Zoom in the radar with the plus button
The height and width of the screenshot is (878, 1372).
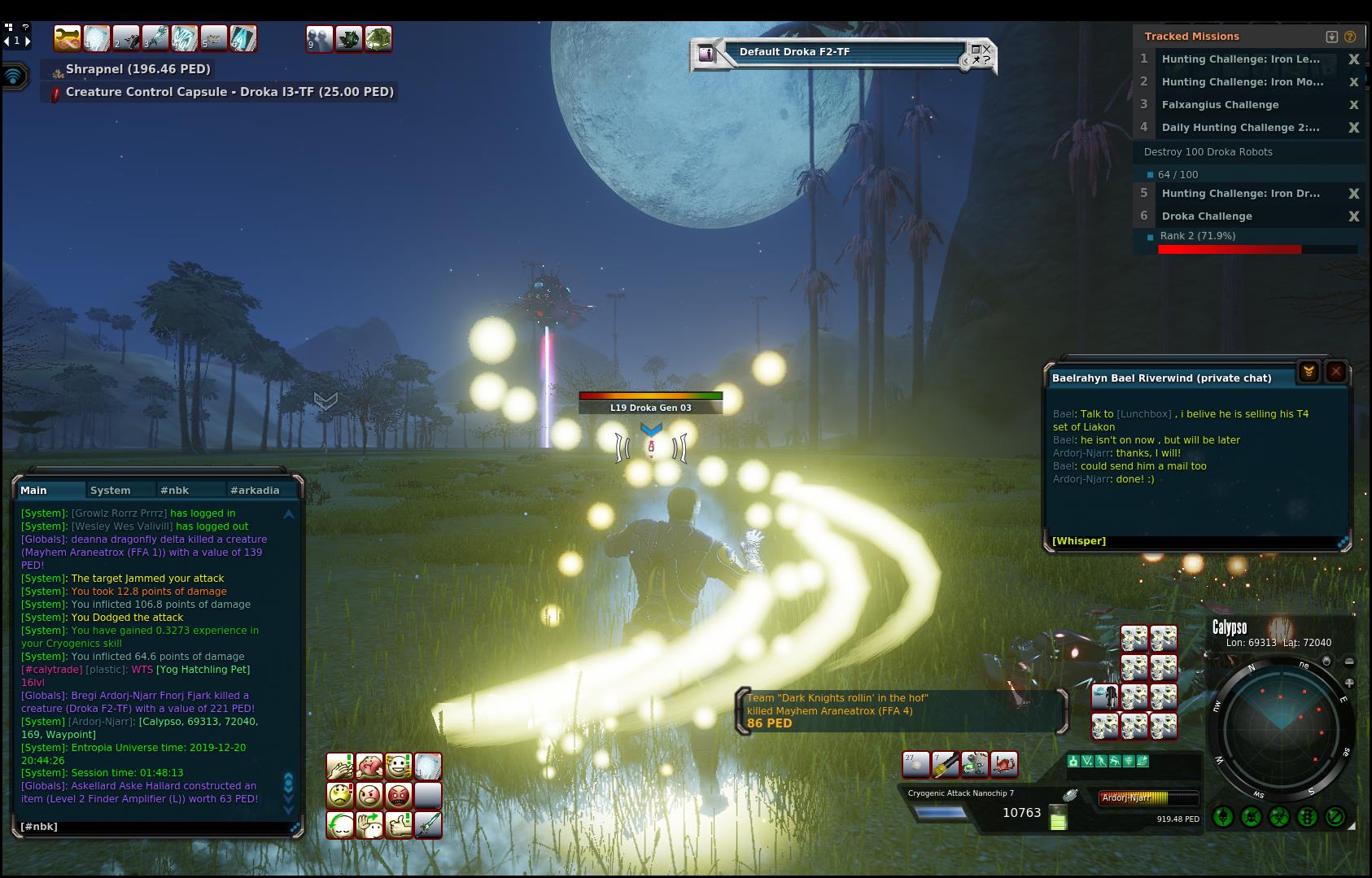[1349, 684]
